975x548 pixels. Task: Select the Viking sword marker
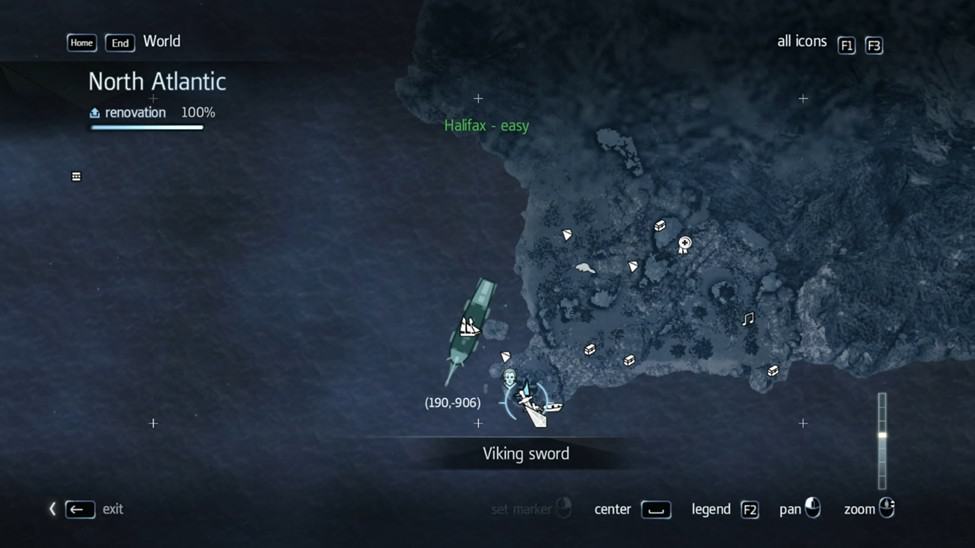pyautogui.click(x=525, y=399)
